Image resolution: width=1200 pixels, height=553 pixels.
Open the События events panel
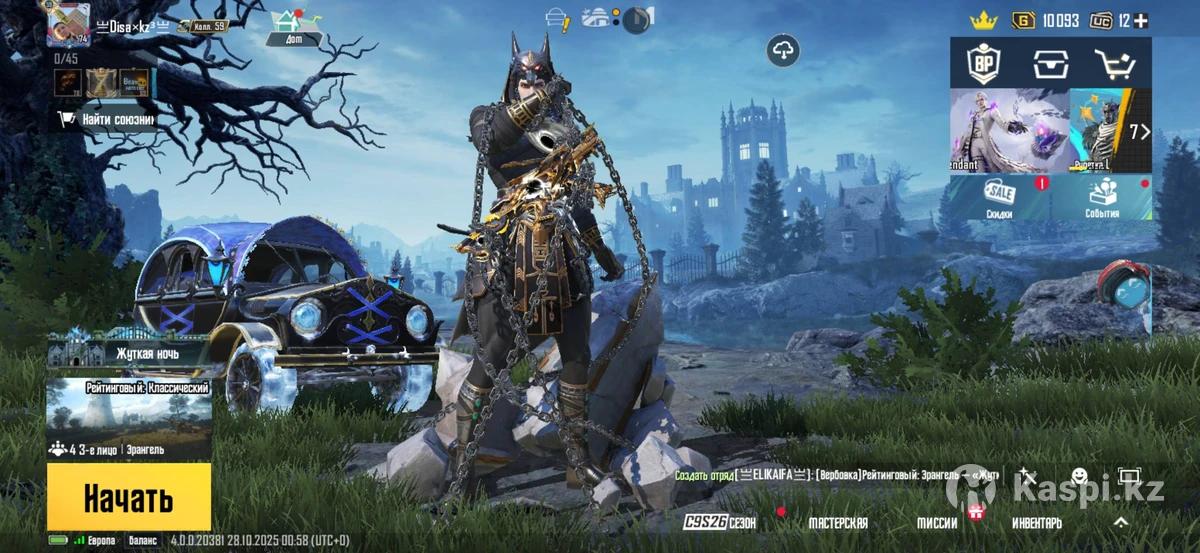coord(1102,198)
